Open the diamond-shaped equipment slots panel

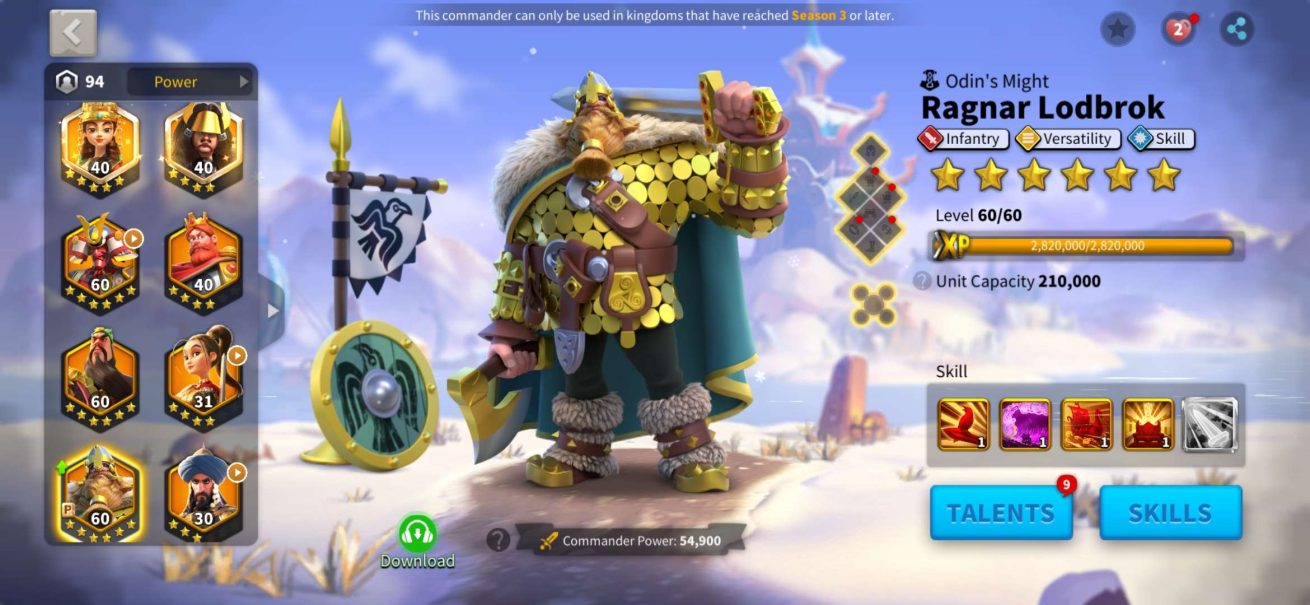pos(868,200)
